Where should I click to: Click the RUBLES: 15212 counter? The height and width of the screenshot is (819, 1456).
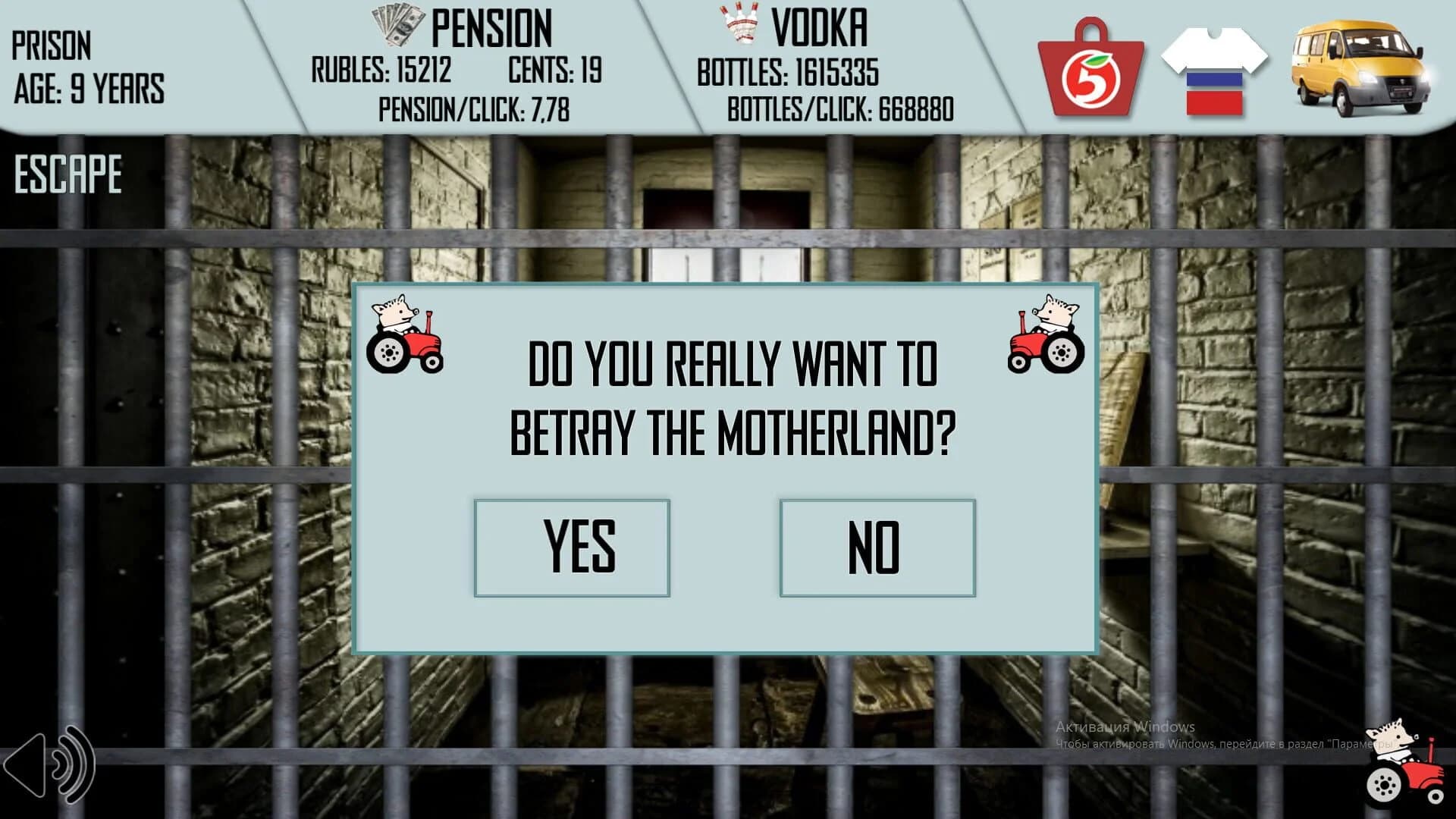click(x=379, y=70)
